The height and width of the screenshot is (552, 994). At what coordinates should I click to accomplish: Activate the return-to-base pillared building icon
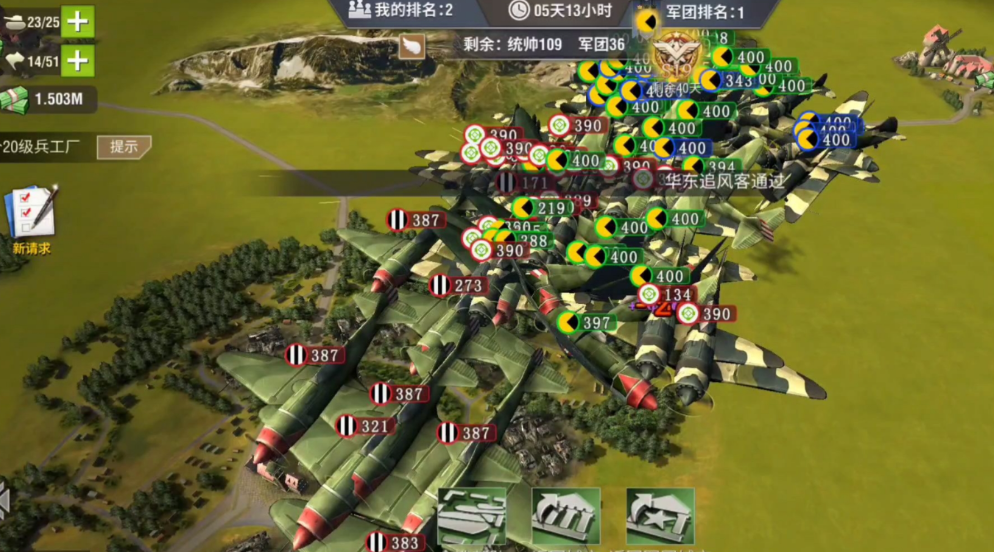[566, 516]
